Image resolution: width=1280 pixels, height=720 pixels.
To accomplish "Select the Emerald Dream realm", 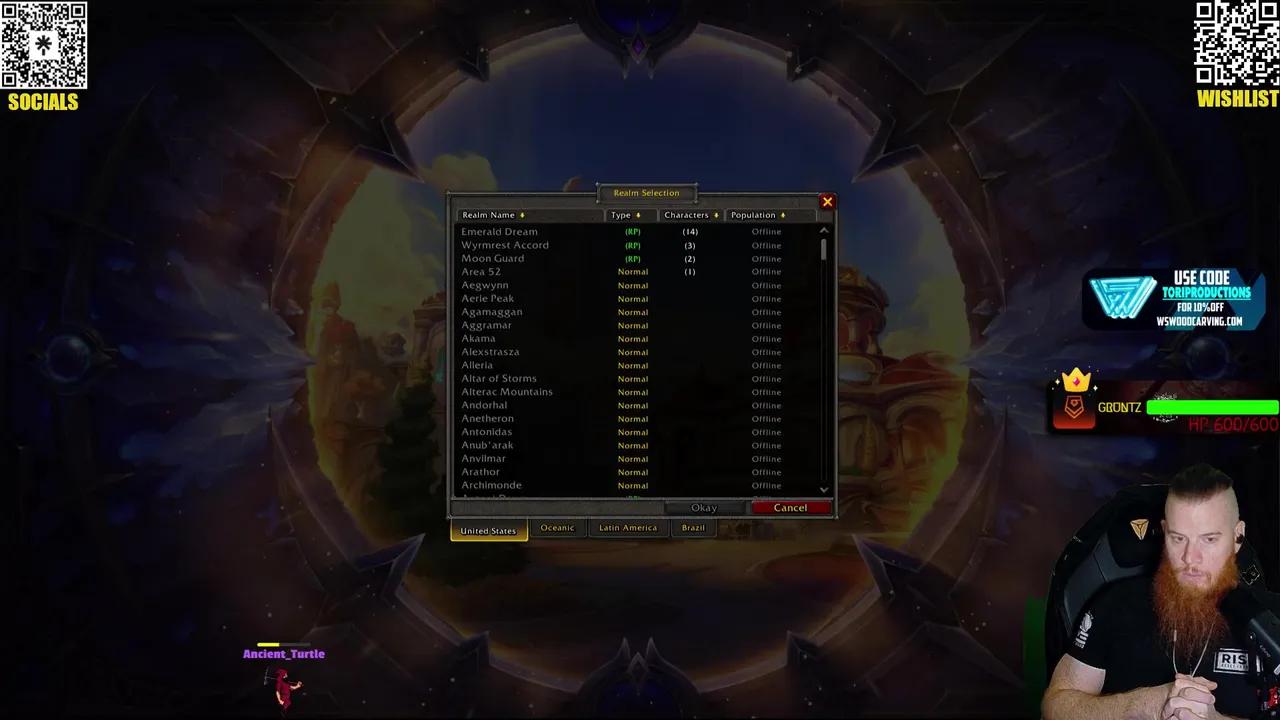I will click(501, 231).
